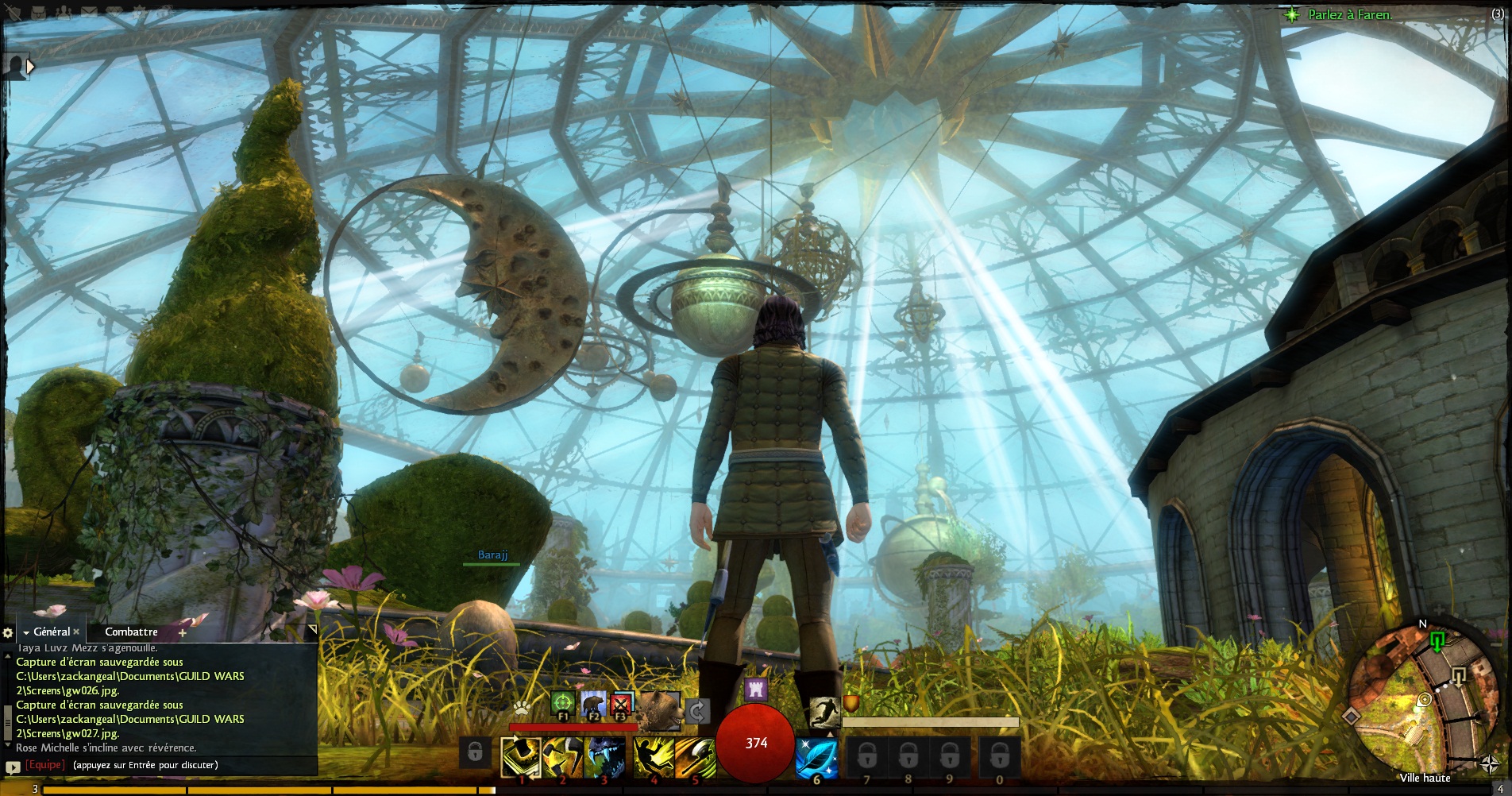Activate the axe skill in slot 1
The height and width of the screenshot is (796, 1512).
(x=521, y=756)
